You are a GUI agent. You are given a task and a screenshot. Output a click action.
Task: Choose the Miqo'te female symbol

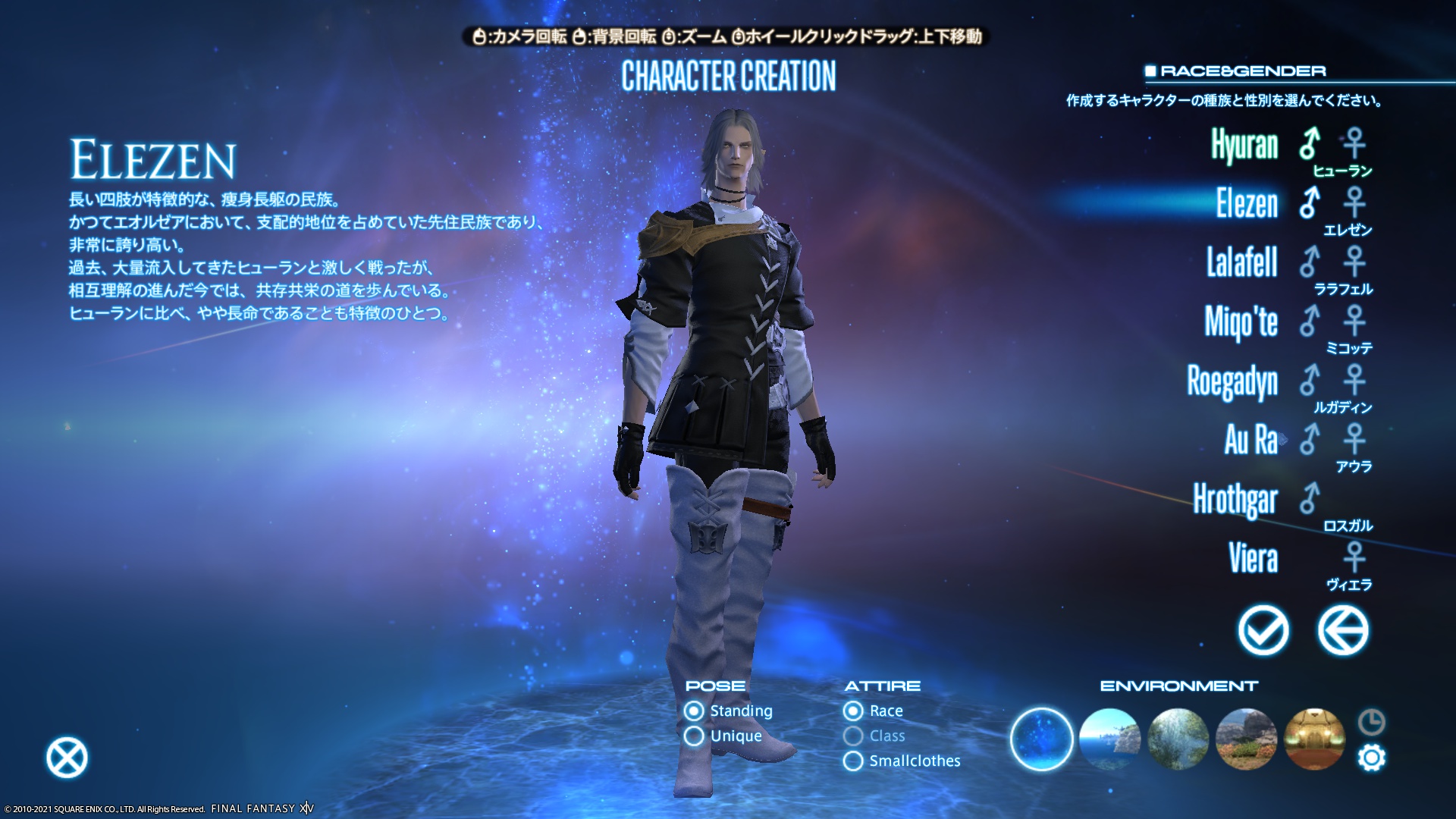coord(1354,321)
